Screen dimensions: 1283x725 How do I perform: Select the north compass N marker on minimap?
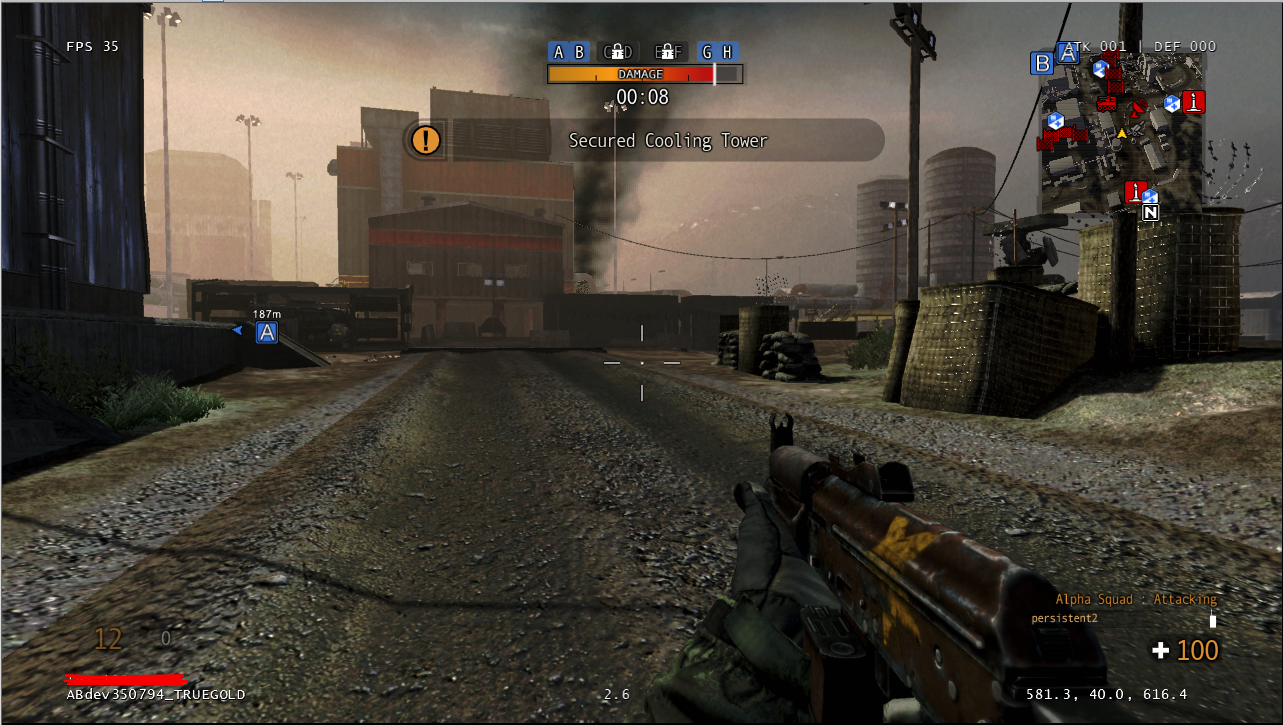pyautogui.click(x=1151, y=213)
